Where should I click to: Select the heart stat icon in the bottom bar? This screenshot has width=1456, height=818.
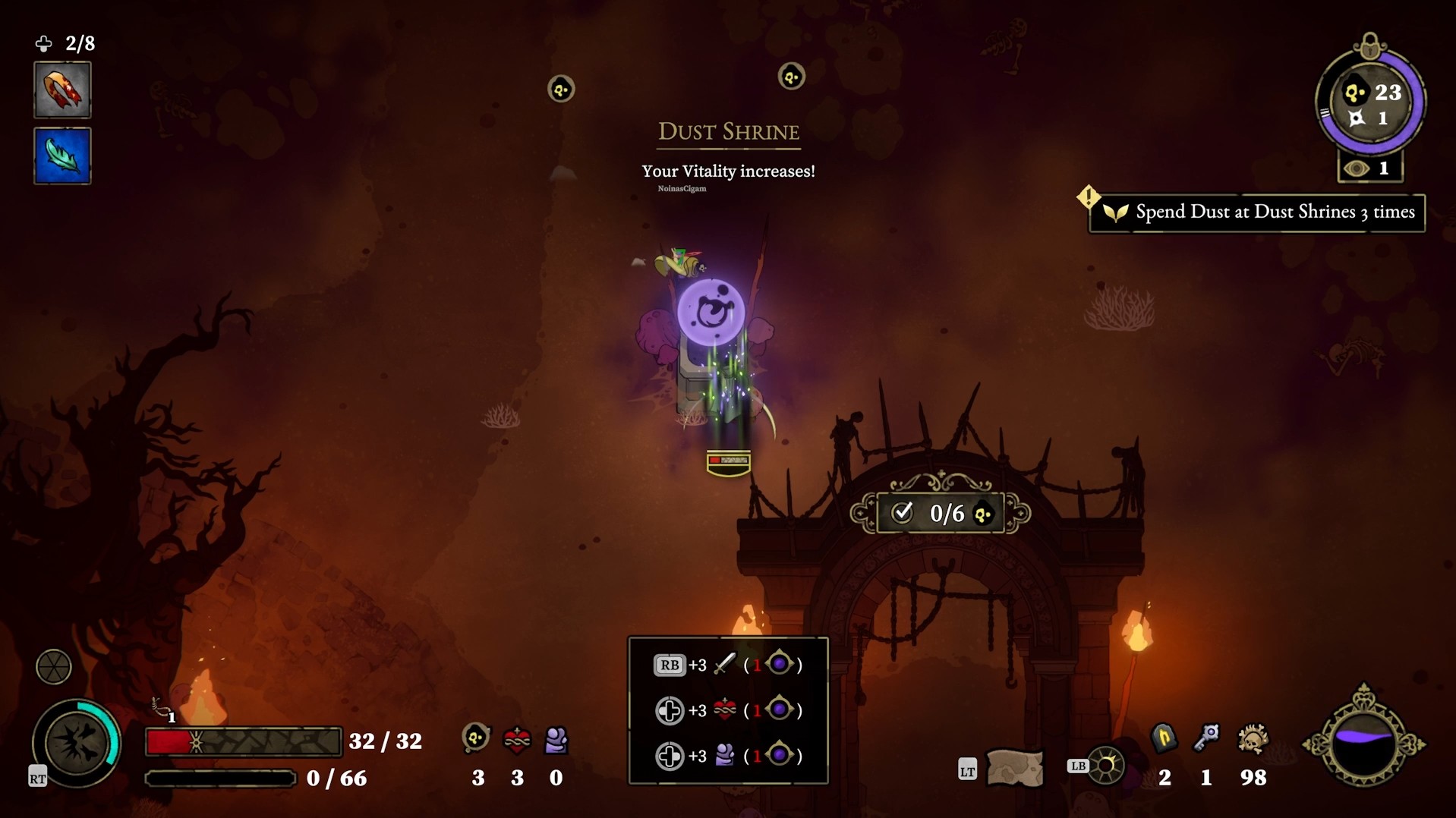click(517, 740)
